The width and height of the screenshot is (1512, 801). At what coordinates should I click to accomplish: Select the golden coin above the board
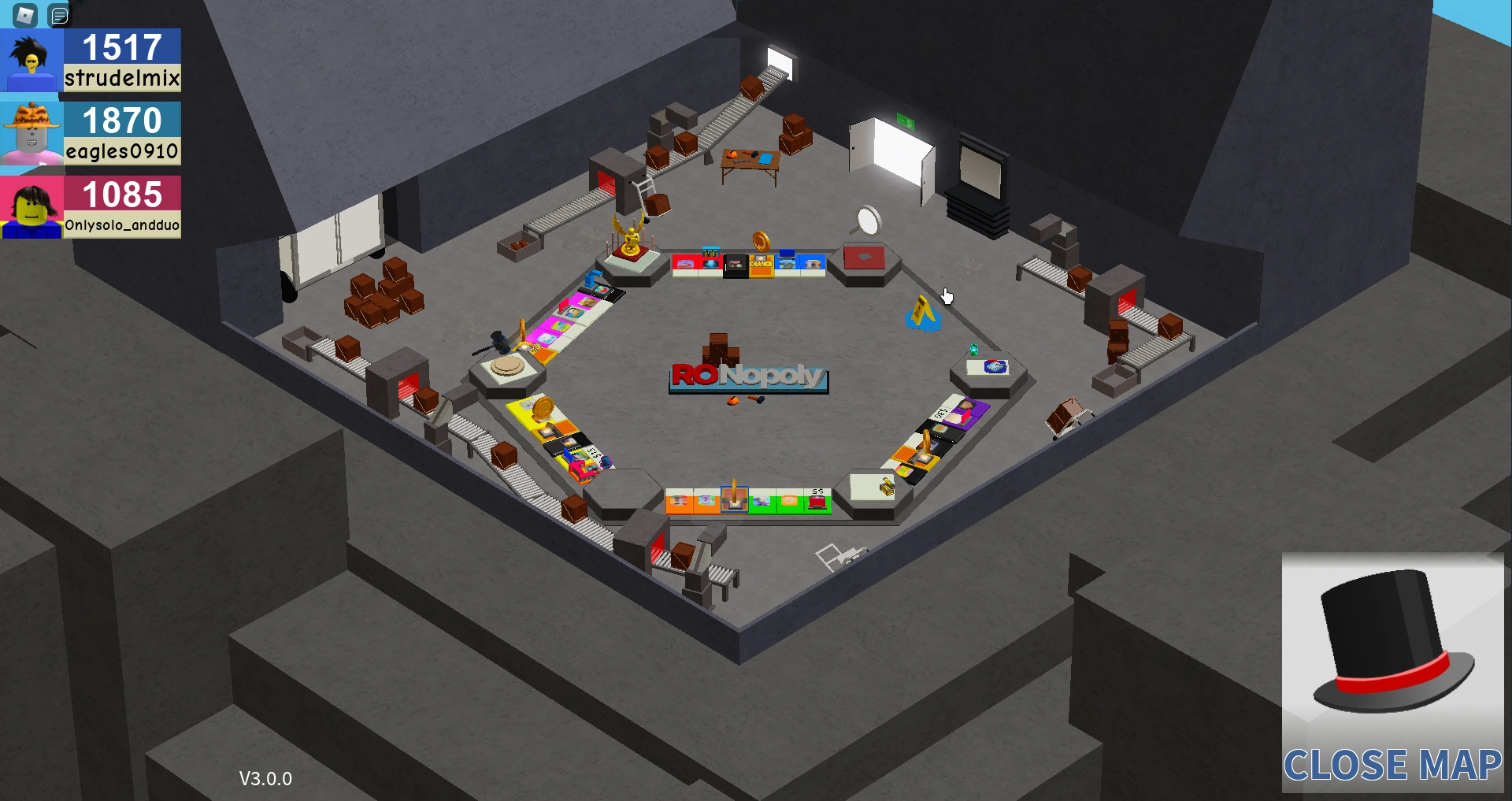point(760,243)
